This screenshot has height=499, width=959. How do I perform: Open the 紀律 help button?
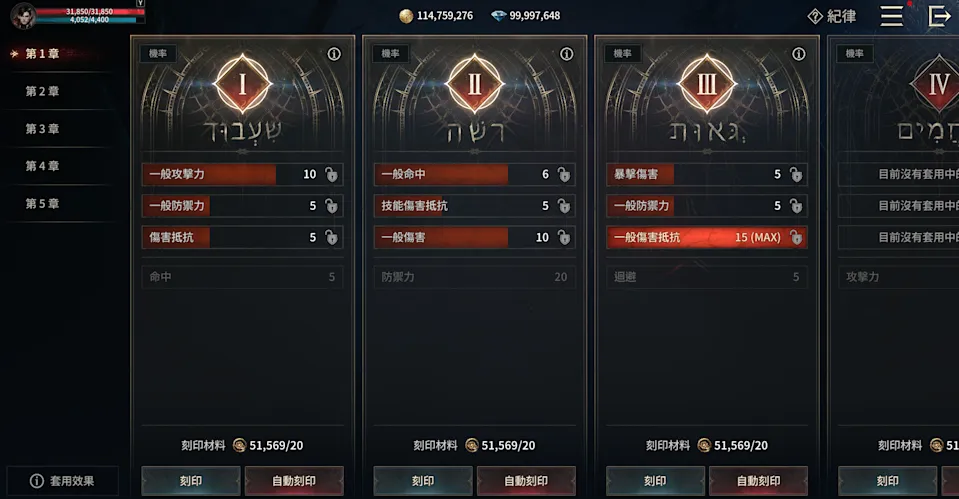tap(832, 16)
